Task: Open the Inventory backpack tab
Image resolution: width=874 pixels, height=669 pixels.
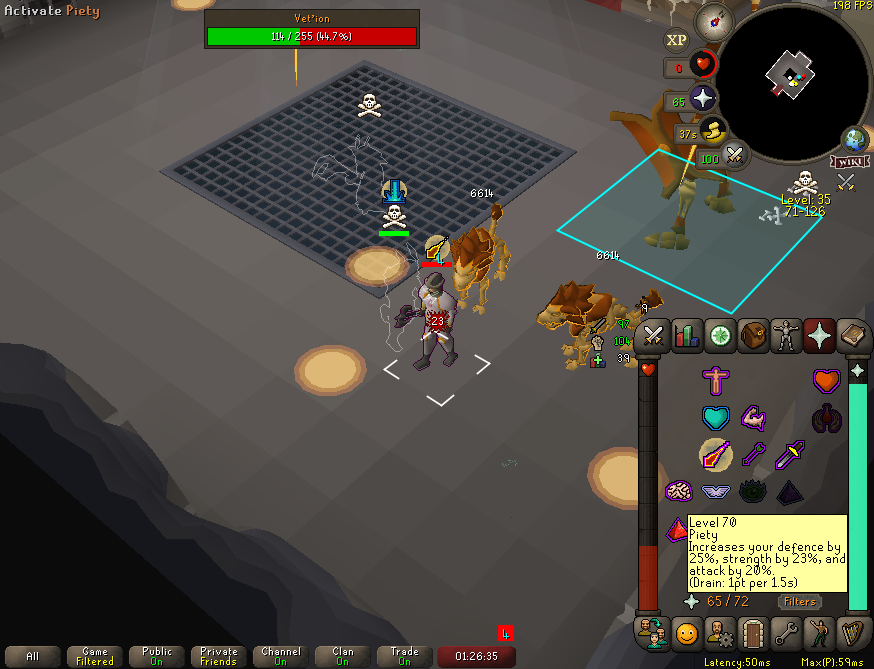Action: (753, 336)
